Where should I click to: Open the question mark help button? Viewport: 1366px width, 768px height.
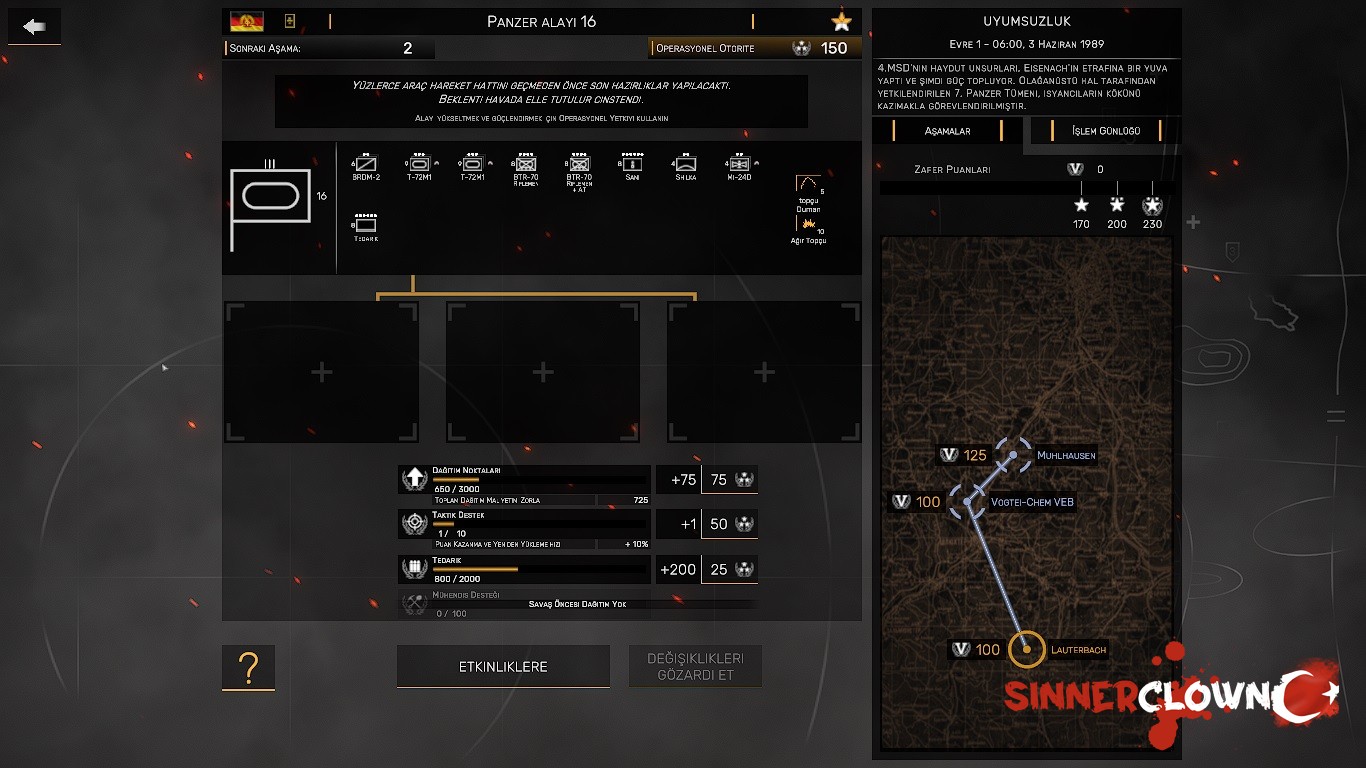pyautogui.click(x=248, y=667)
